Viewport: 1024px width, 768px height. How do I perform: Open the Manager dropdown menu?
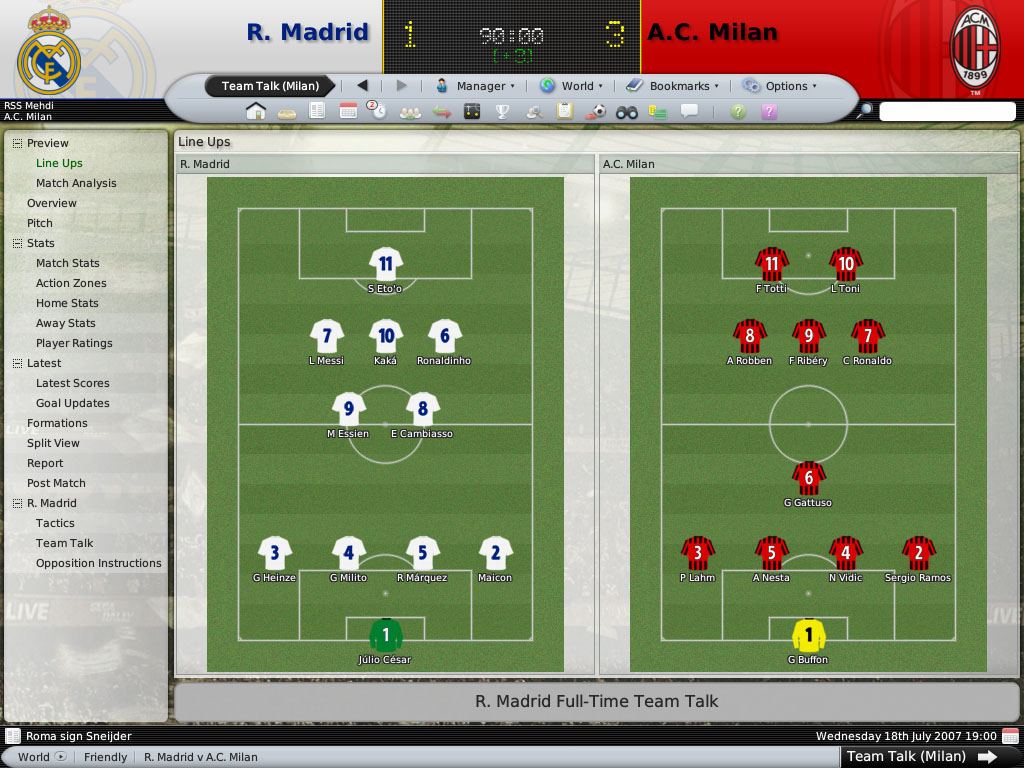[x=475, y=86]
